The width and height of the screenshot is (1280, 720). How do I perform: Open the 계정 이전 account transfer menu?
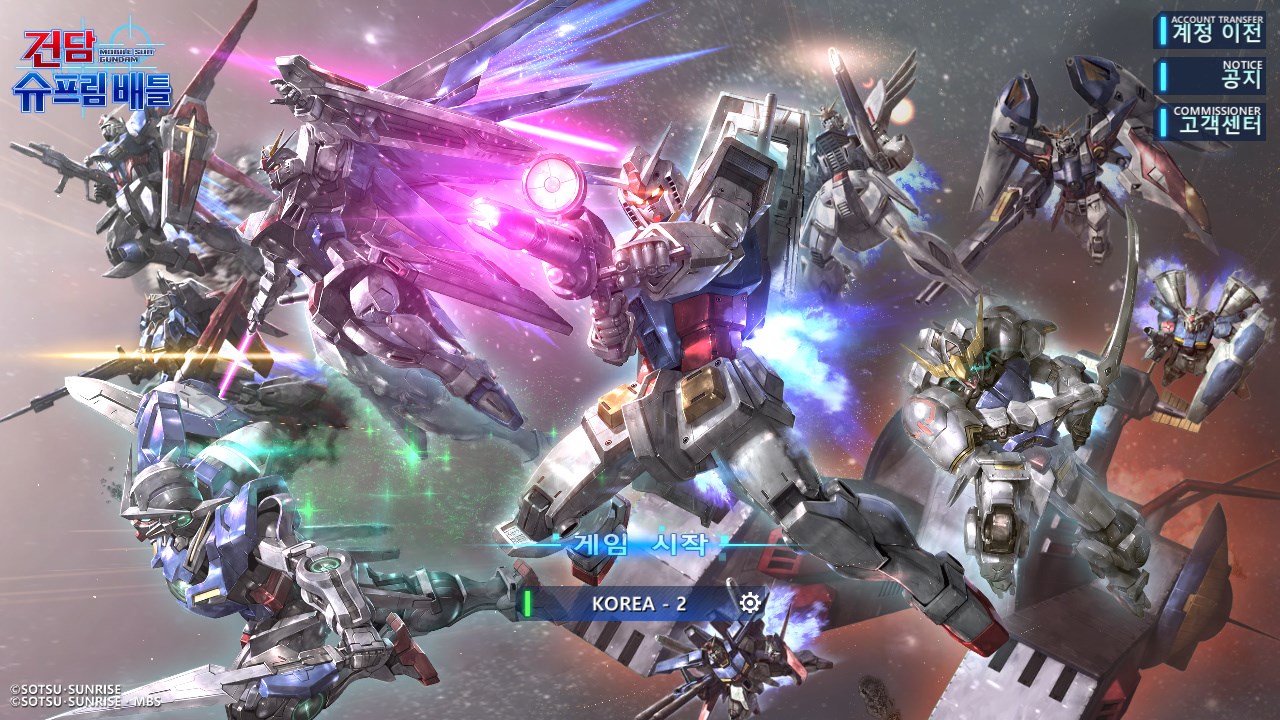pyautogui.click(x=1210, y=31)
